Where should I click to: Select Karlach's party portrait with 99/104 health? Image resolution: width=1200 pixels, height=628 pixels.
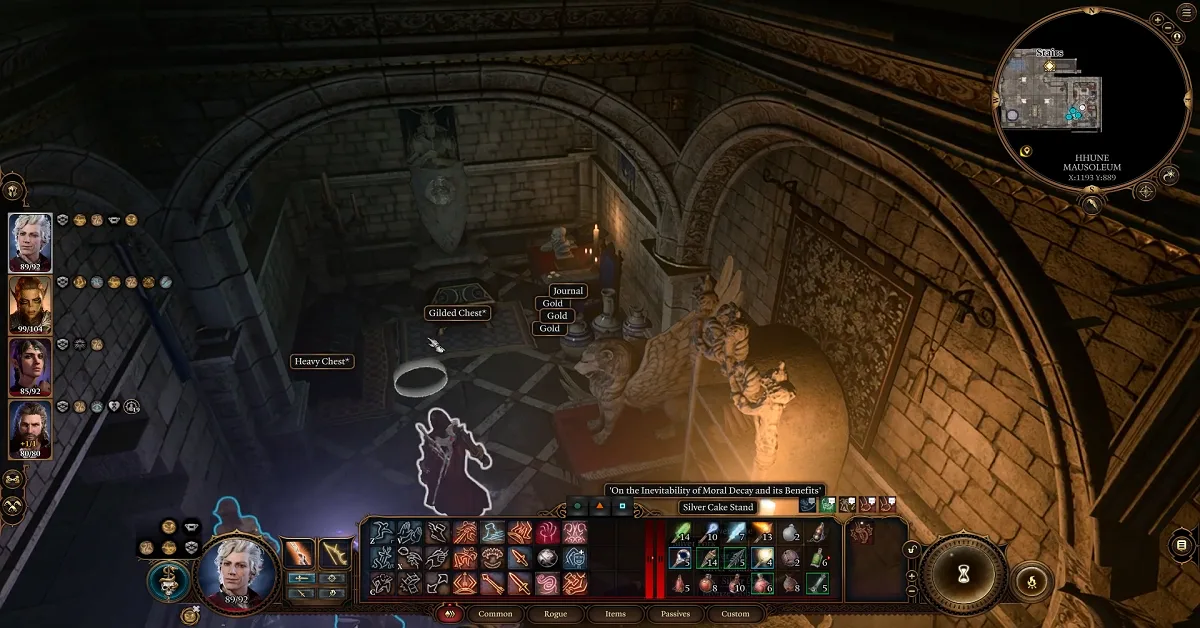pyautogui.click(x=30, y=302)
